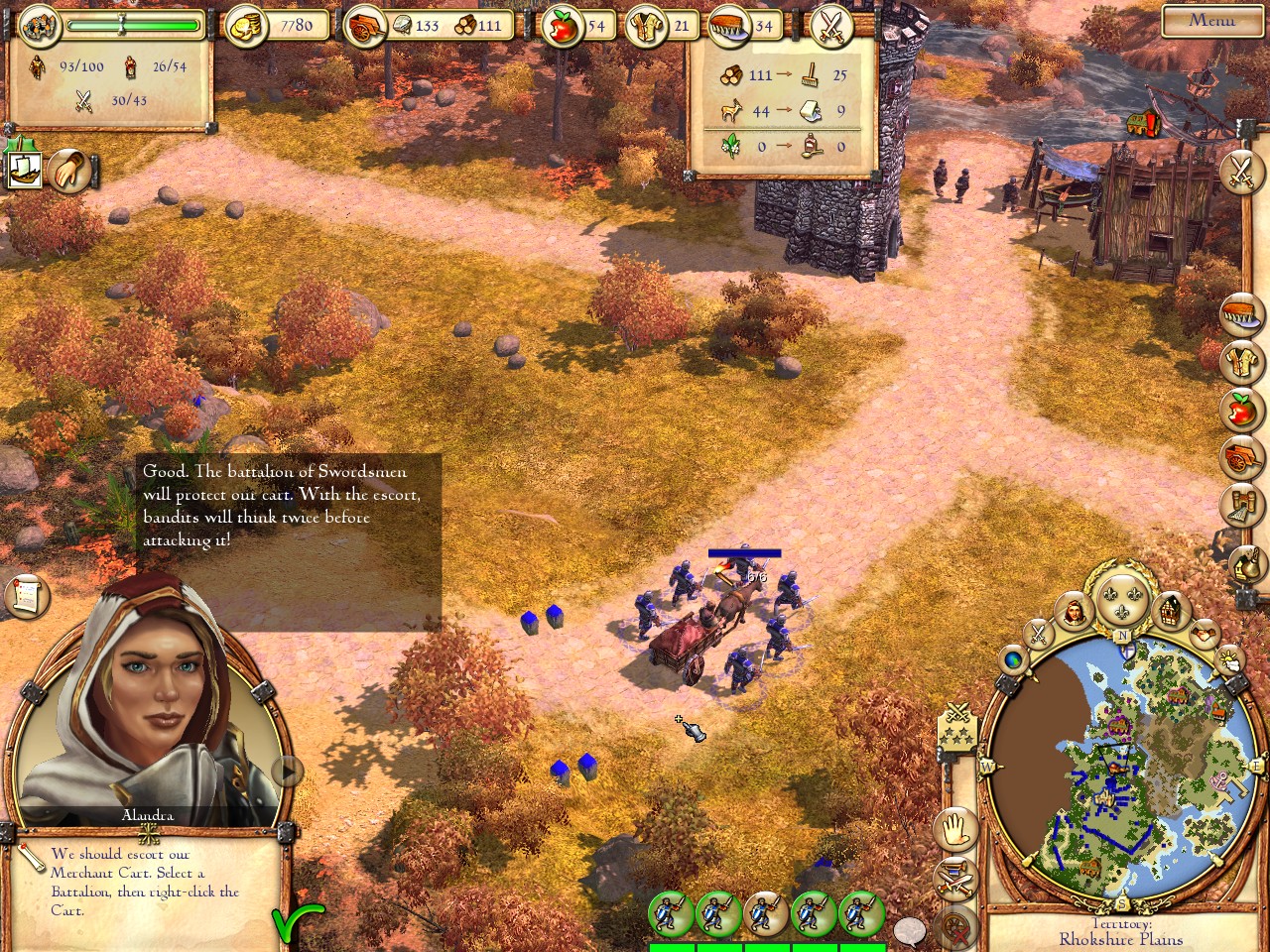
Task: Activate the open hand halt command
Action: (956, 828)
